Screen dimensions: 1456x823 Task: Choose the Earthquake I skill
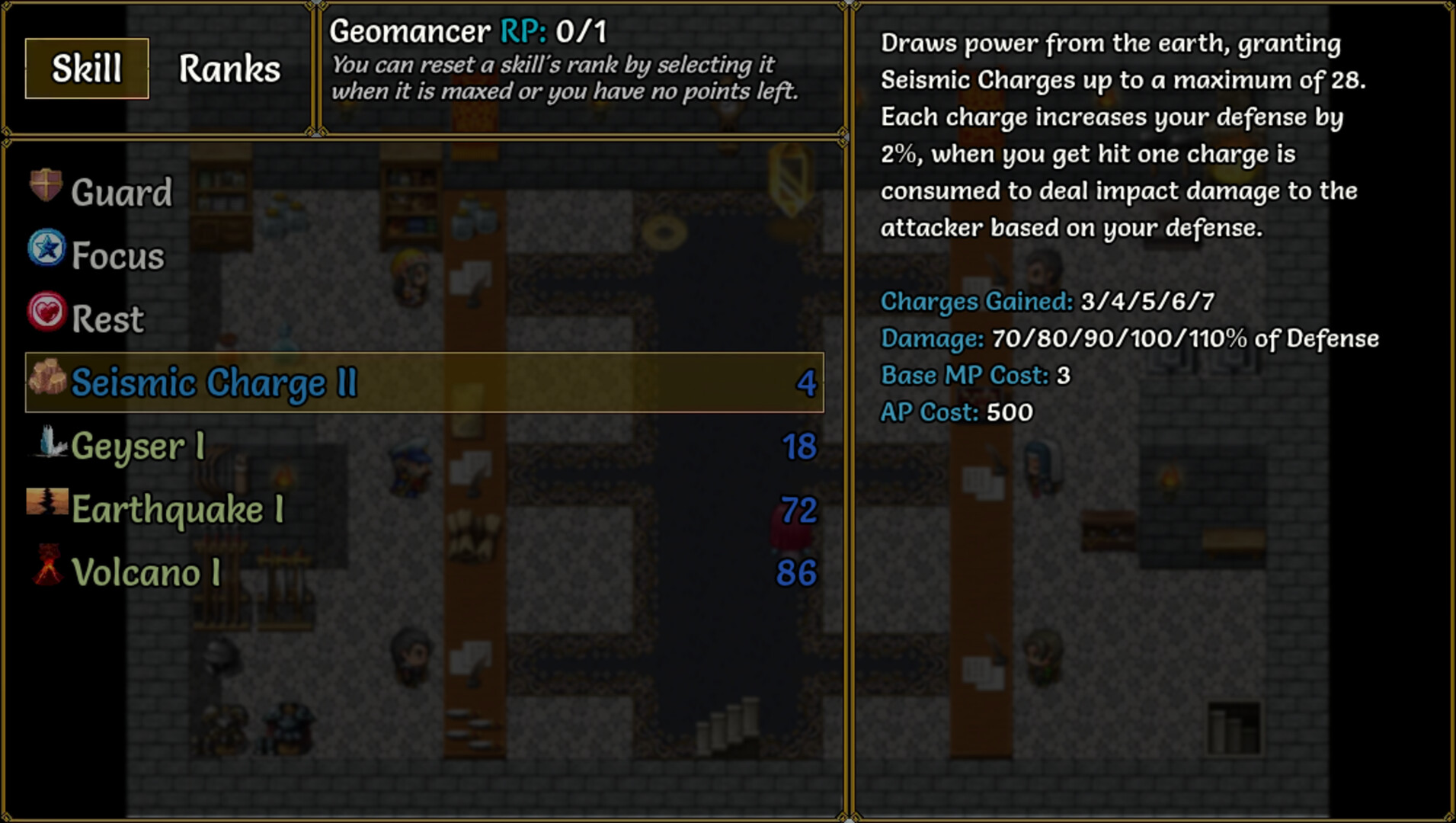coord(178,510)
